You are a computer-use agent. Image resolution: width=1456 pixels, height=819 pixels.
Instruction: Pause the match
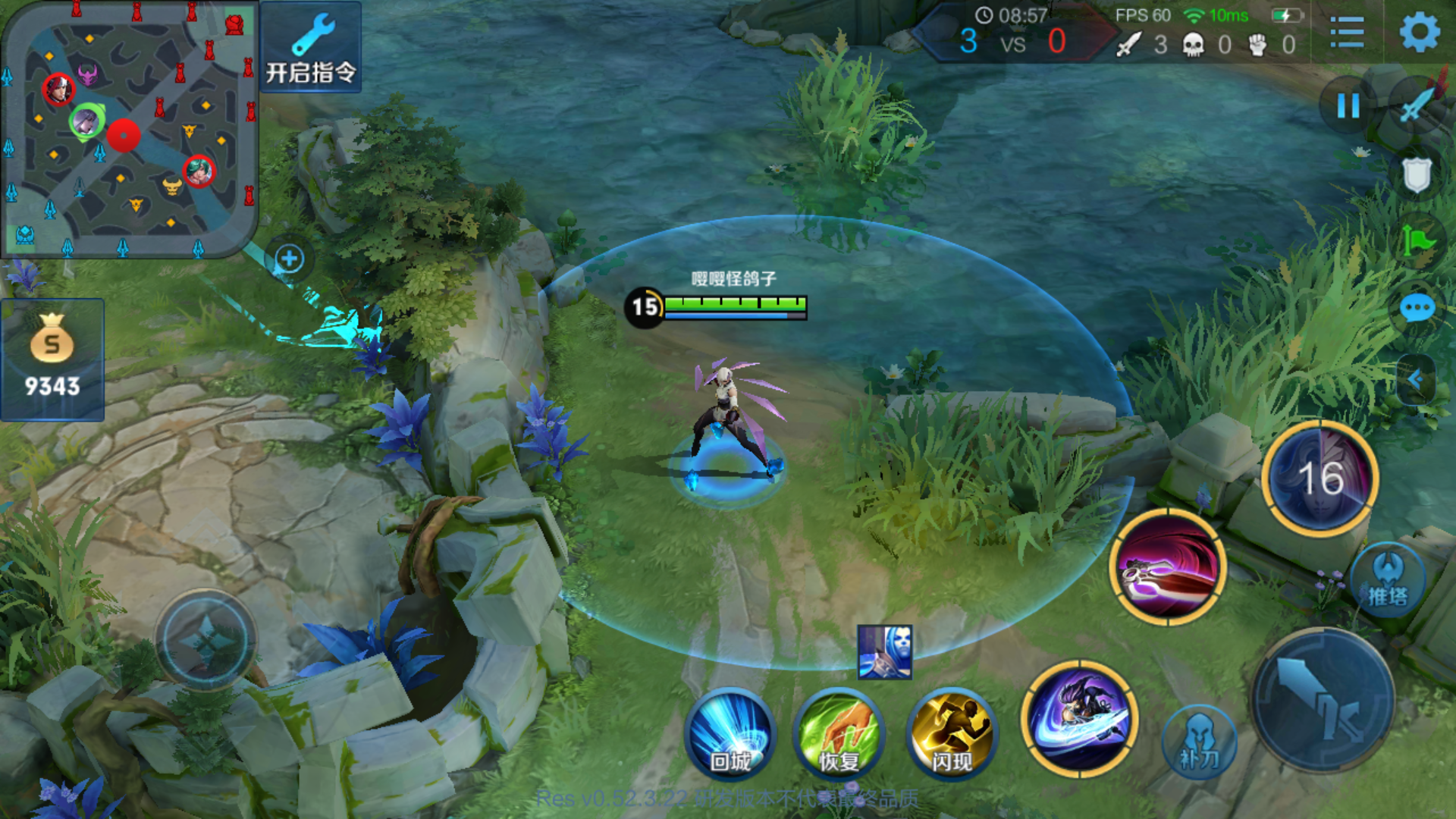tap(1348, 106)
